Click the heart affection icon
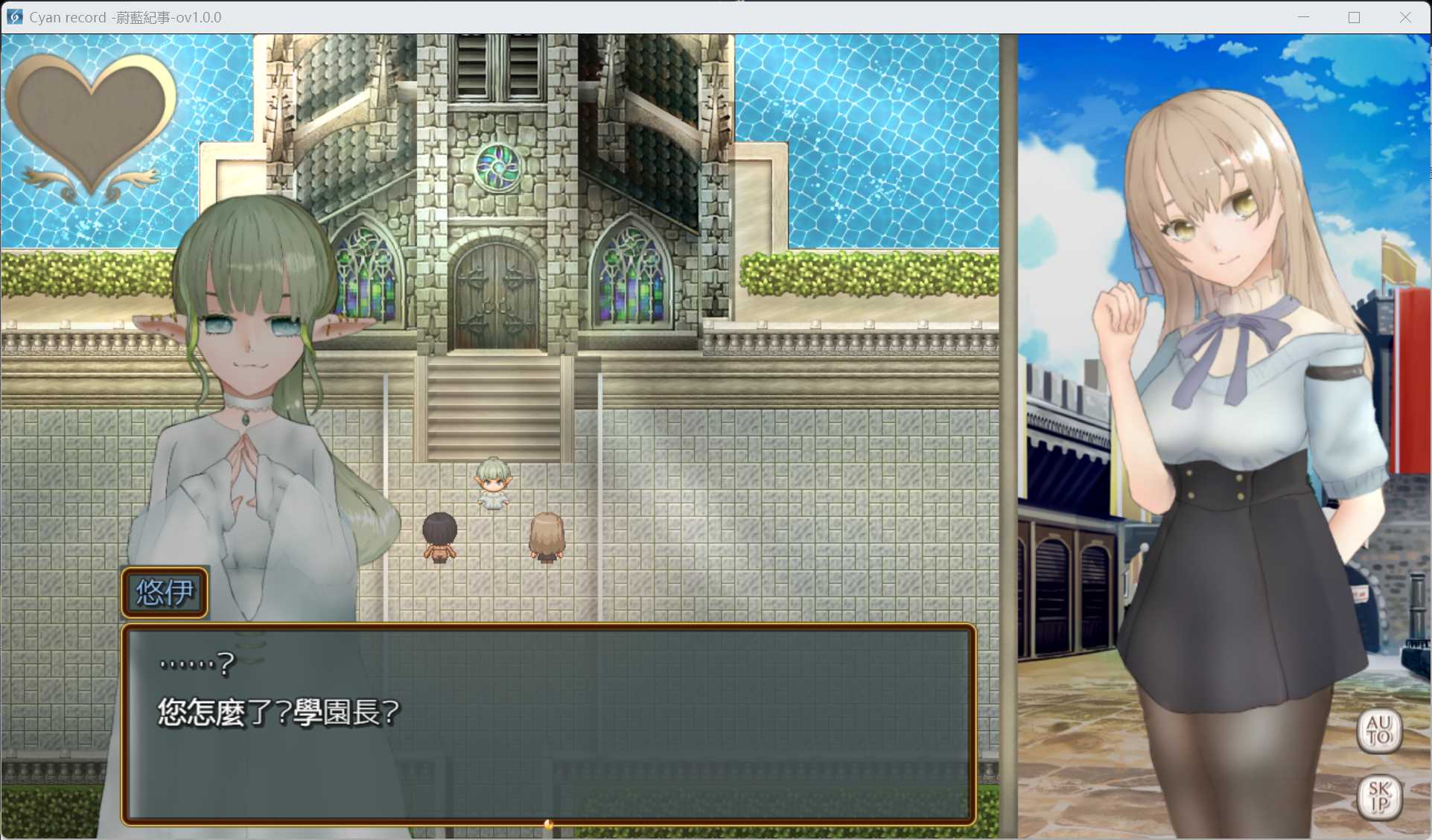This screenshot has width=1432, height=840. coord(91,123)
